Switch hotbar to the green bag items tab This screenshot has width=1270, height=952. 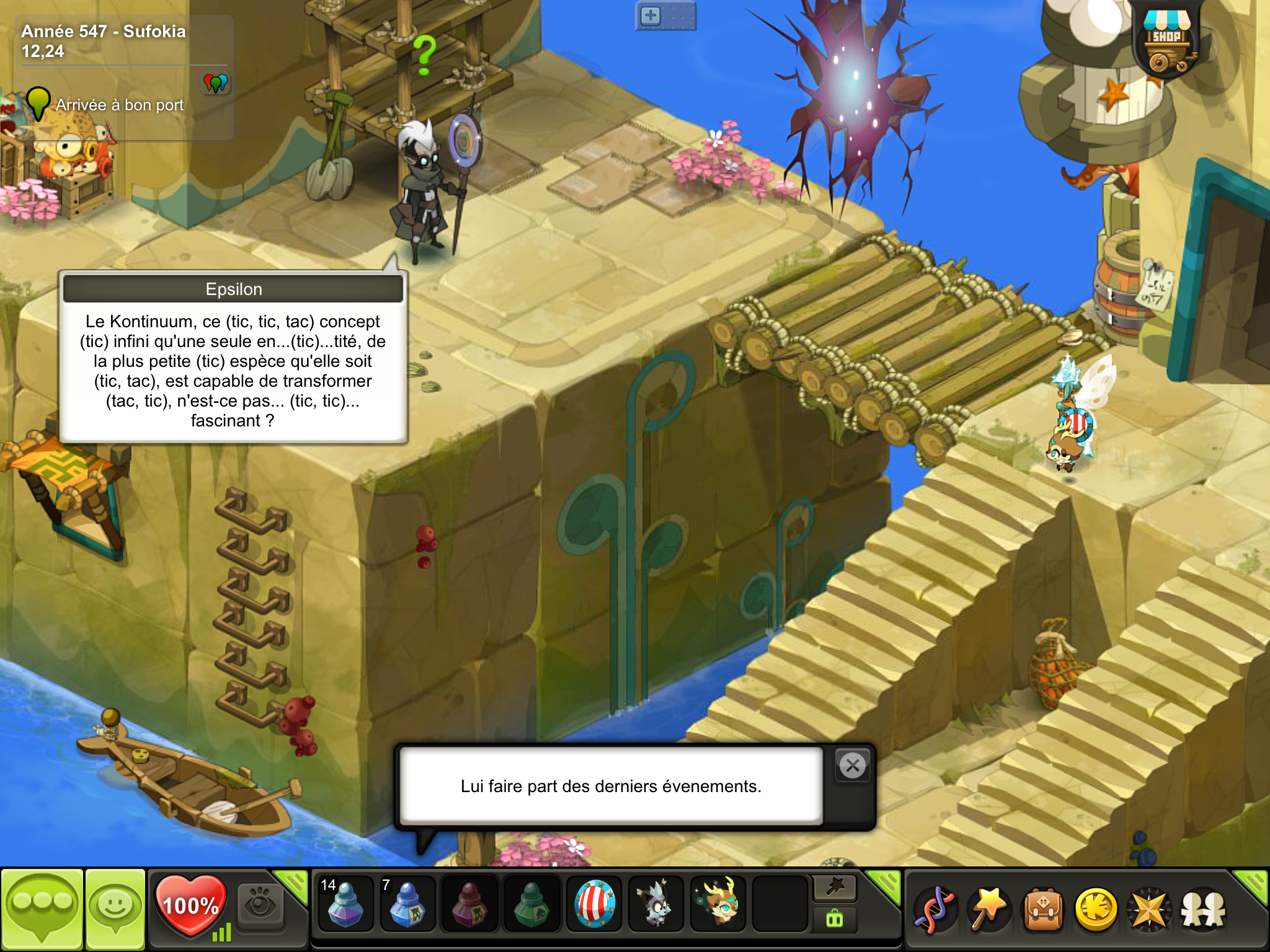[x=835, y=919]
